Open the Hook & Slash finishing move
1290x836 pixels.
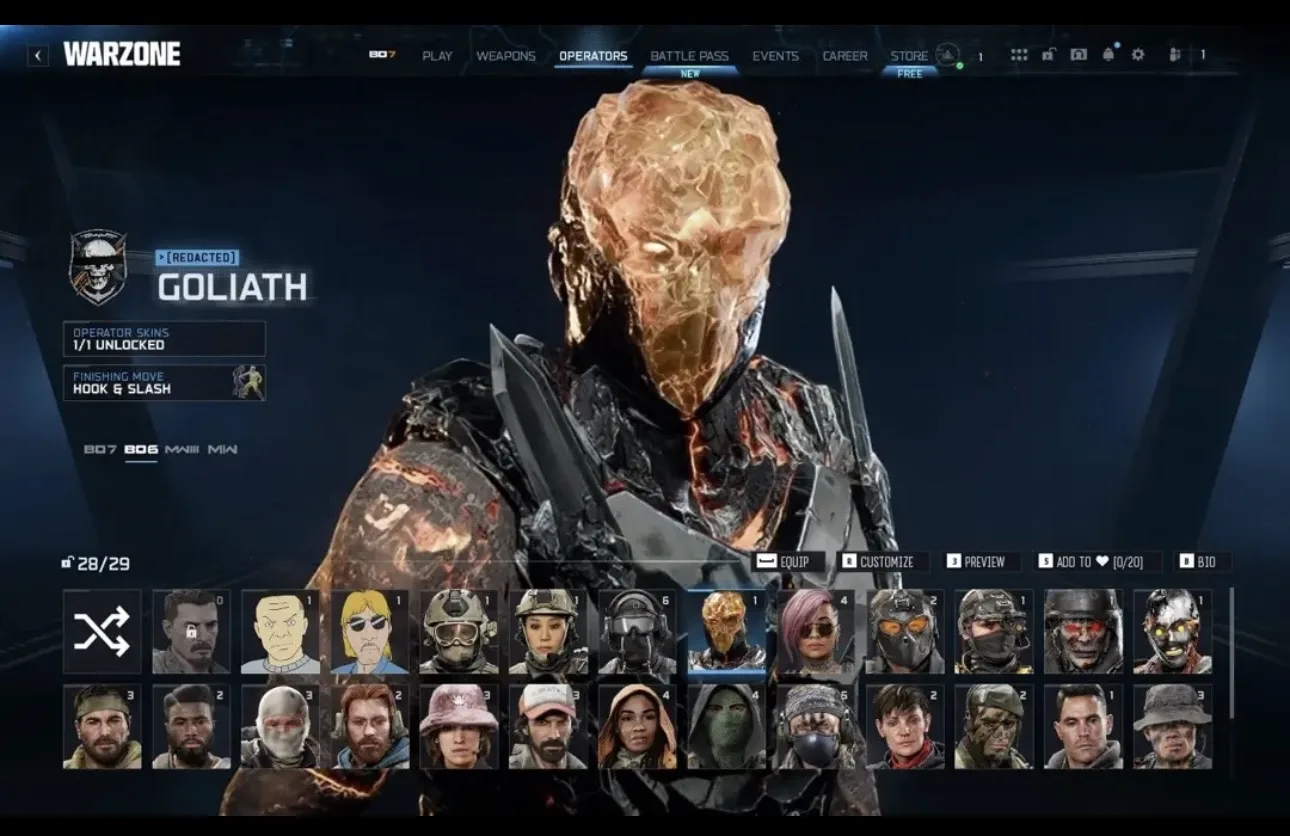(x=164, y=383)
